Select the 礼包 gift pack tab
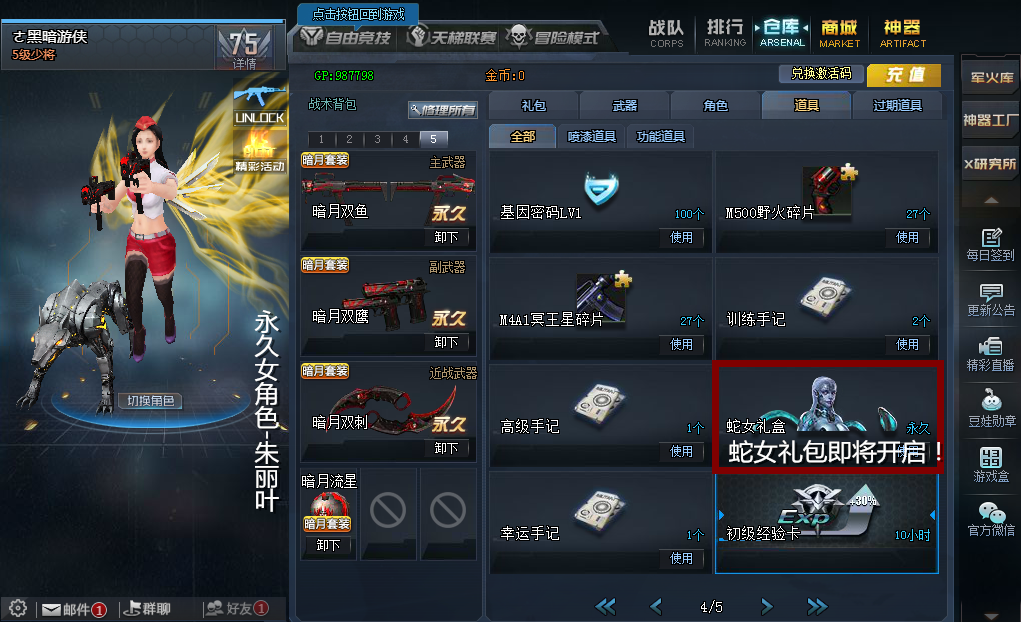Image resolution: width=1021 pixels, height=622 pixels. point(534,105)
